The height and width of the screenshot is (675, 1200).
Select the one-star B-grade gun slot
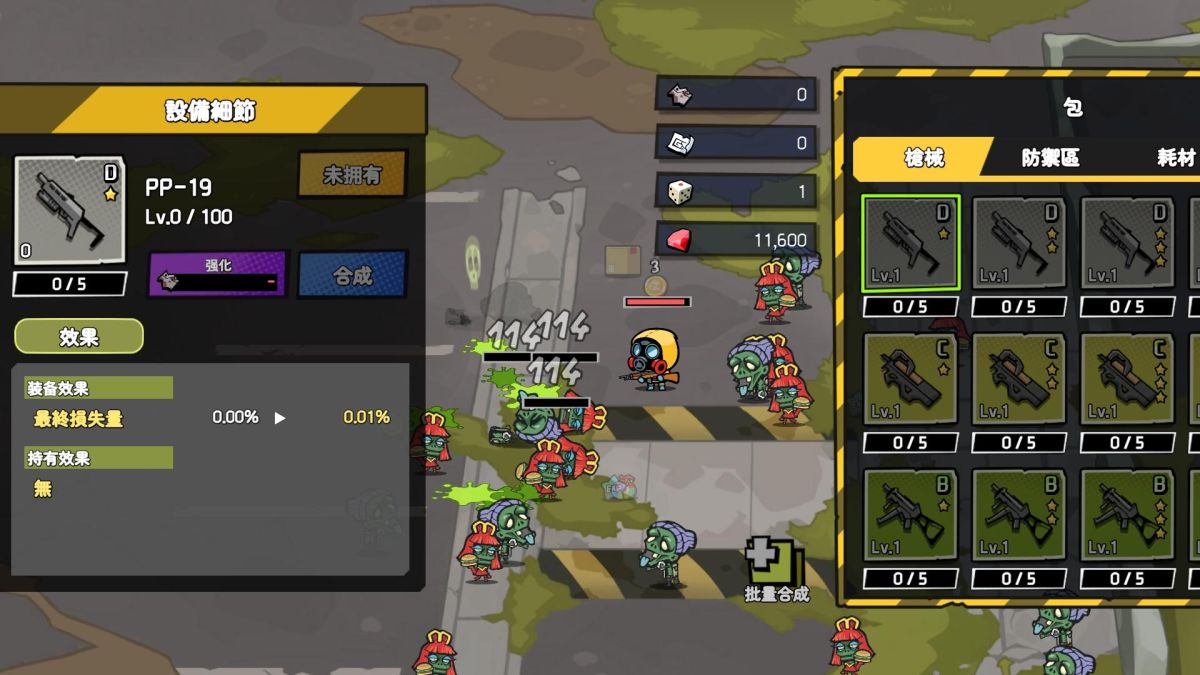[910, 515]
